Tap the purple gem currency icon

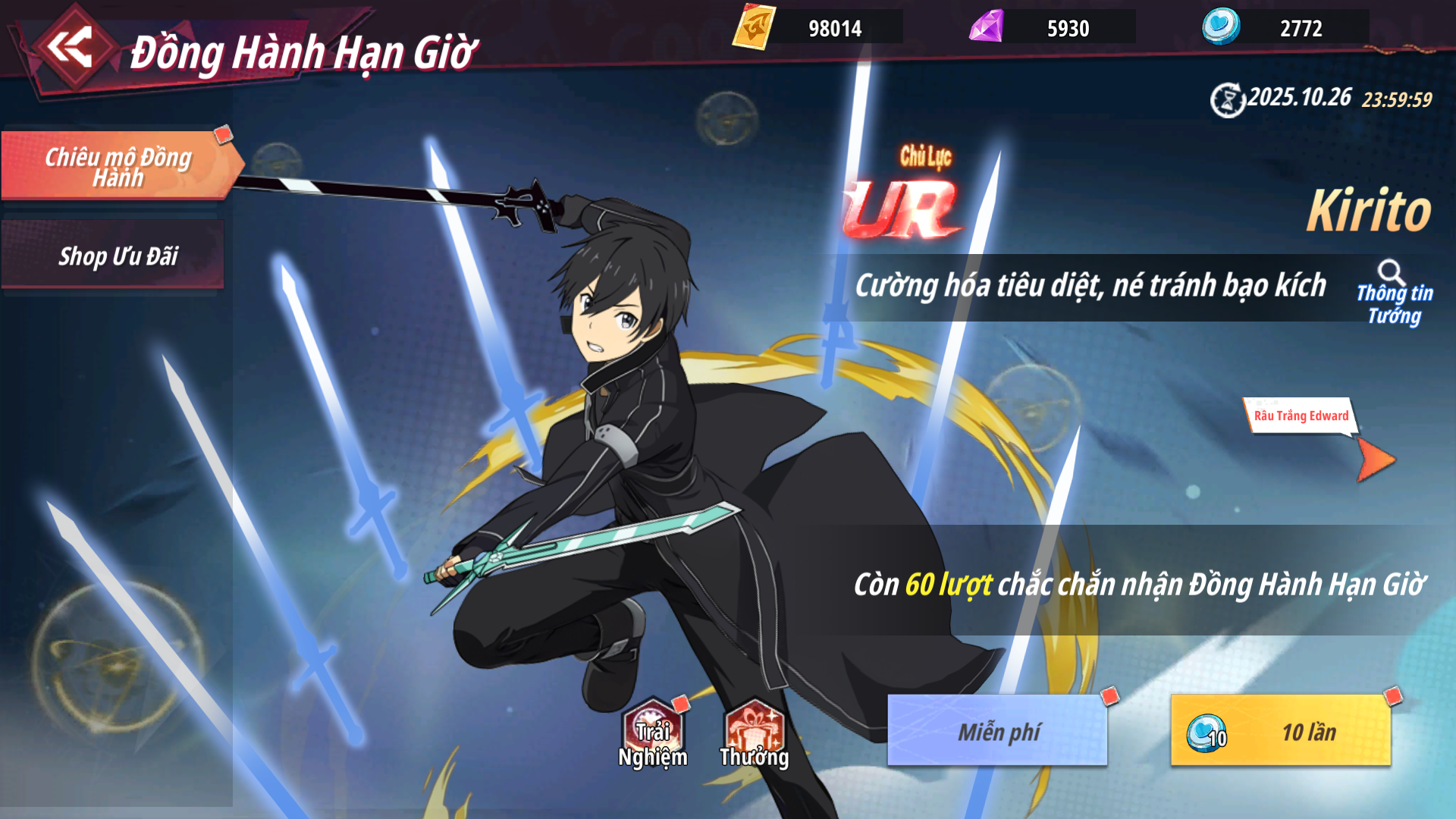(987, 27)
